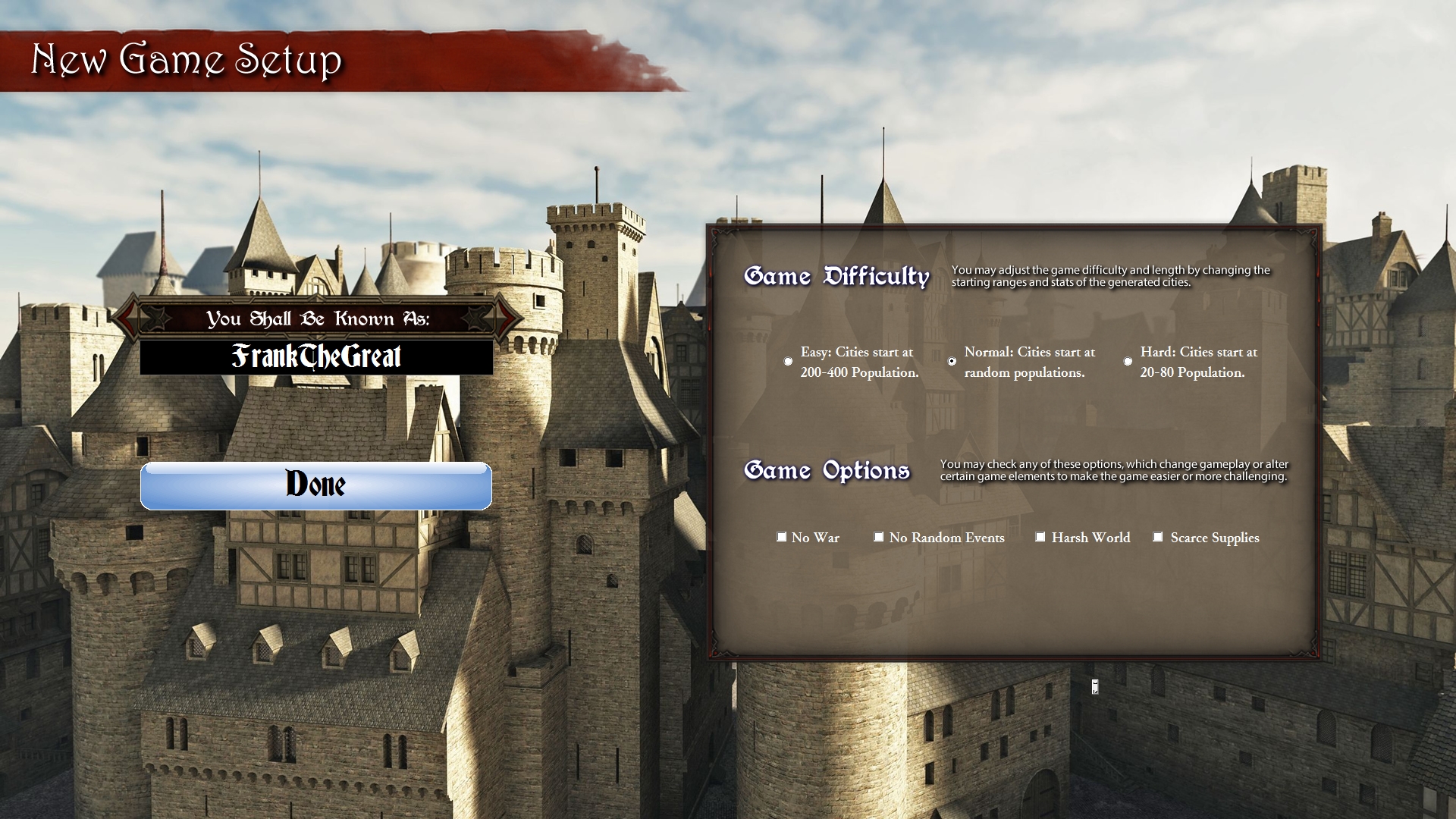Click the FrankTheGreat name field
1456x819 pixels.
(x=316, y=356)
